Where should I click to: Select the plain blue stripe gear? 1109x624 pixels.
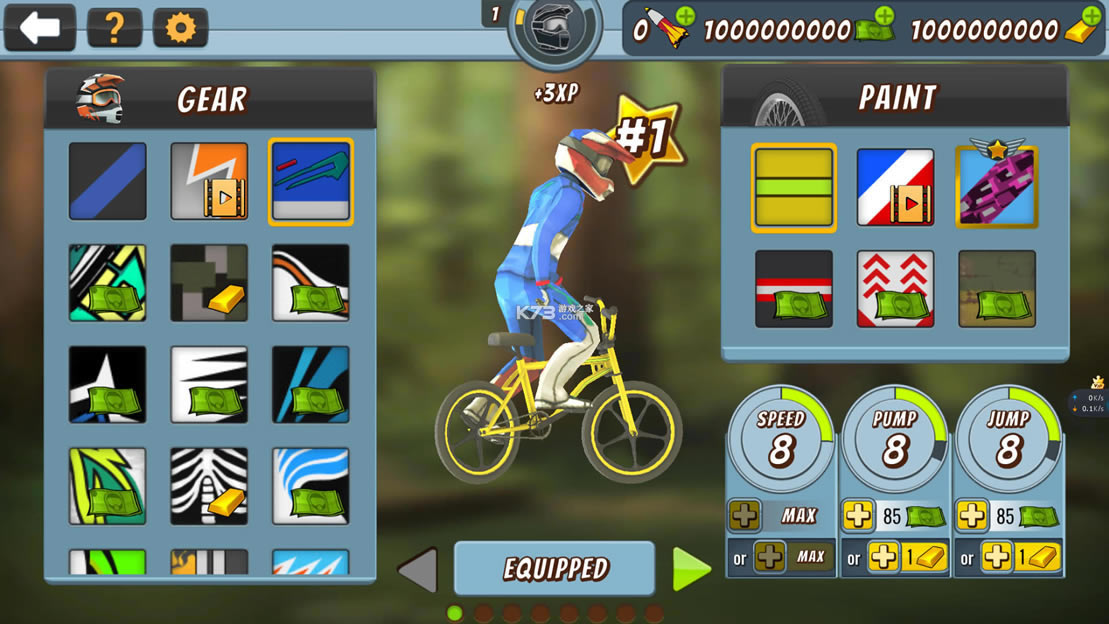click(108, 181)
